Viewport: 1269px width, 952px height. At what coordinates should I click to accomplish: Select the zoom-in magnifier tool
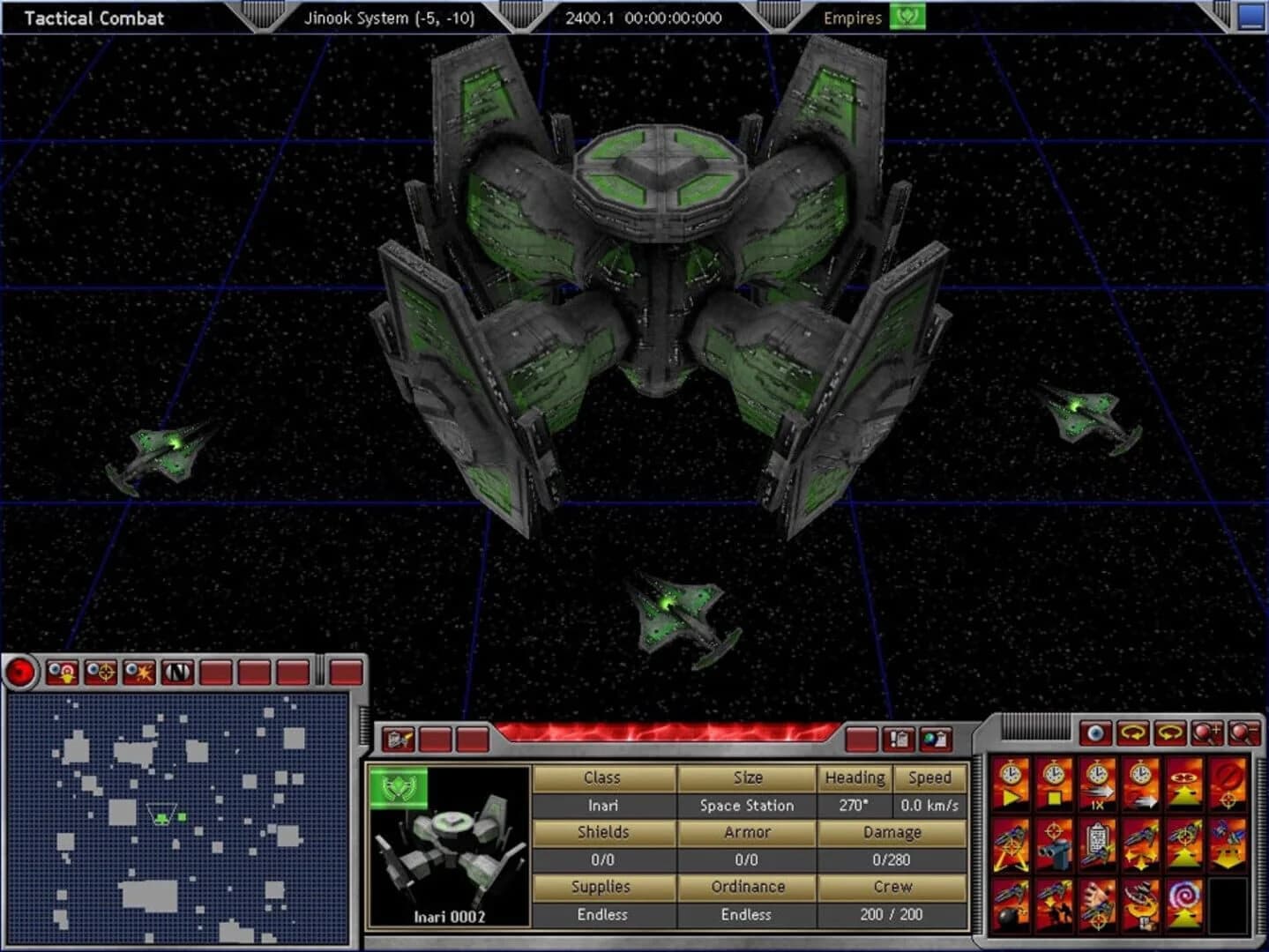click(1206, 732)
